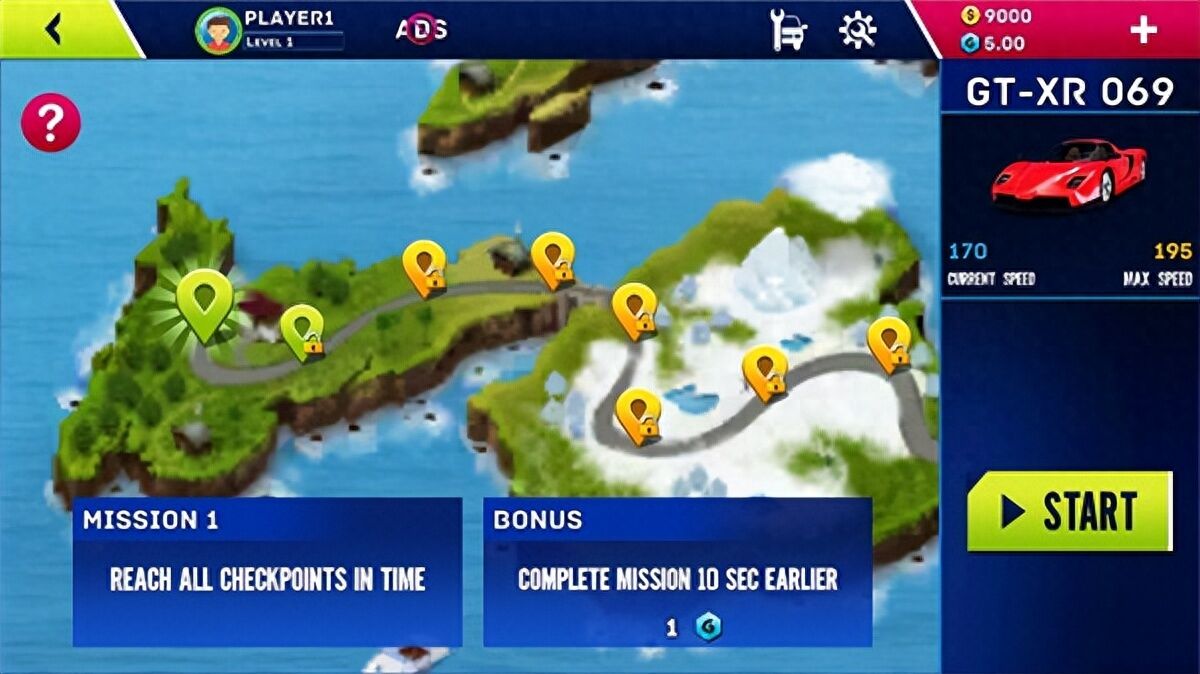This screenshot has height=674, width=1200.
Task: Add currency with the plus button
Action: pyautogui.click(x=1143, y=30)
